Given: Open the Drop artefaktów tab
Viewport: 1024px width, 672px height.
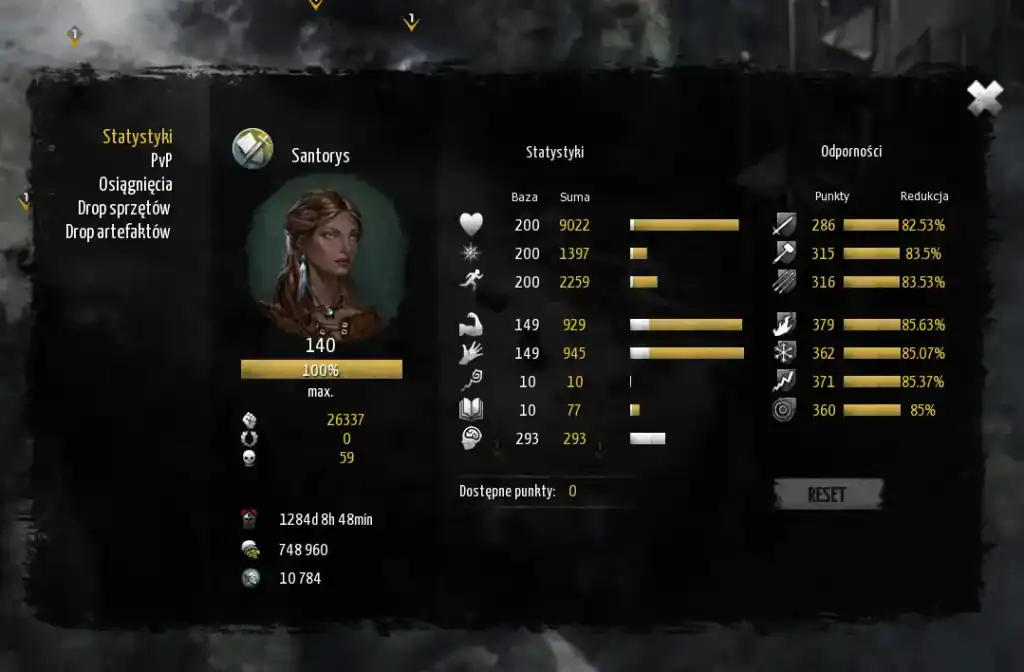Looking at the screenshot, I should [118, 232].
